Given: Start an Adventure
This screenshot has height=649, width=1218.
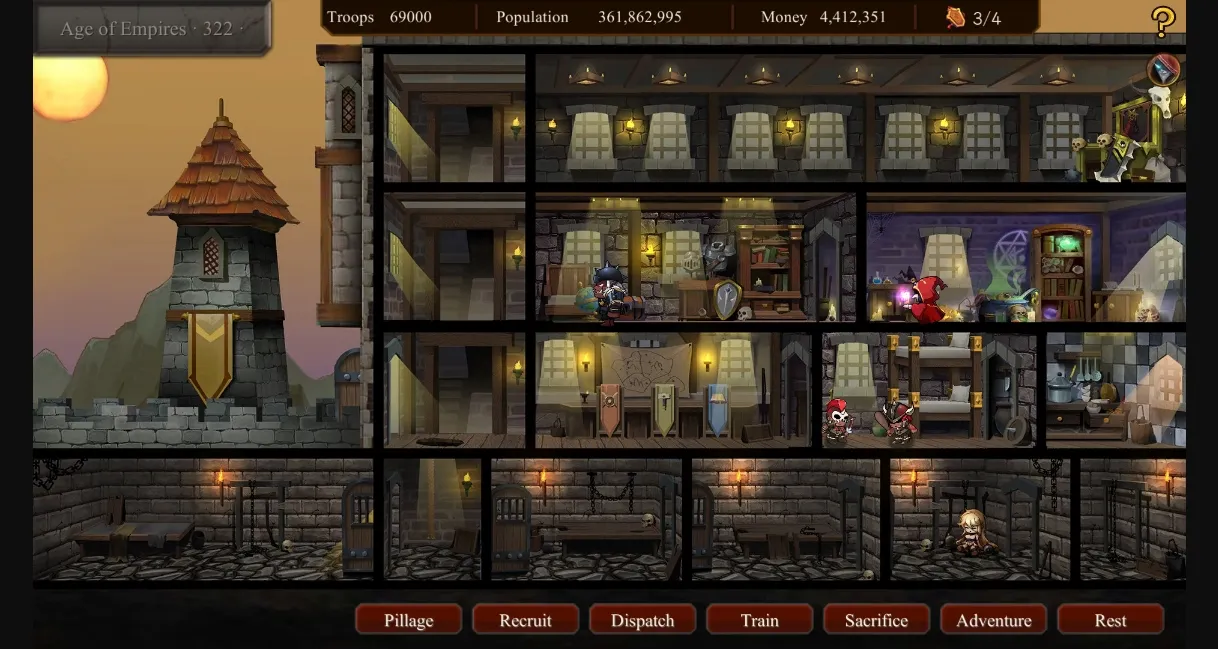Looking at the screenshot, I should [993, 620].
